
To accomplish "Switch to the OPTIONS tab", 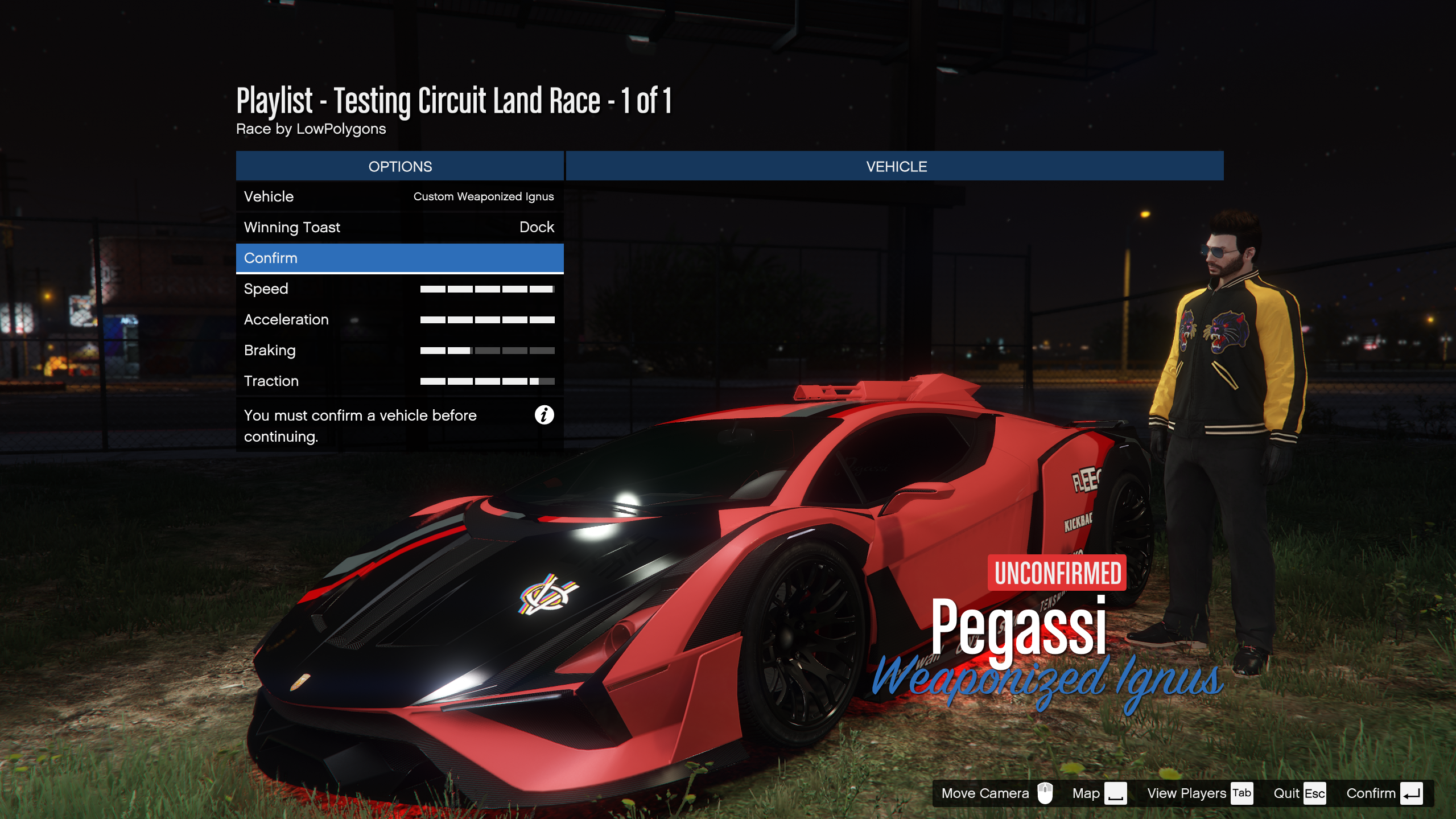I will (399, 166).
